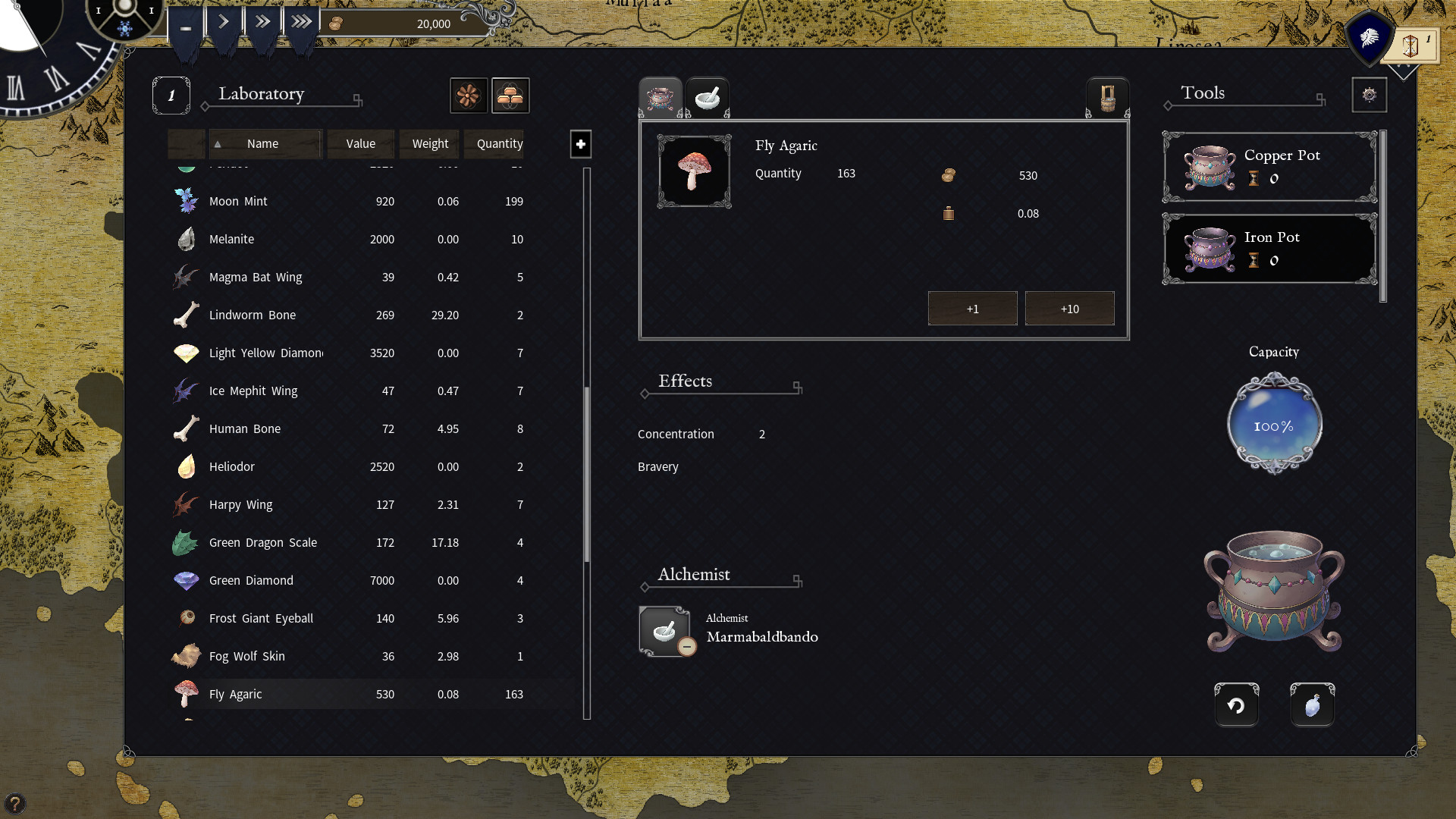Switch to the Copper Pot tool

point(1269,167)
